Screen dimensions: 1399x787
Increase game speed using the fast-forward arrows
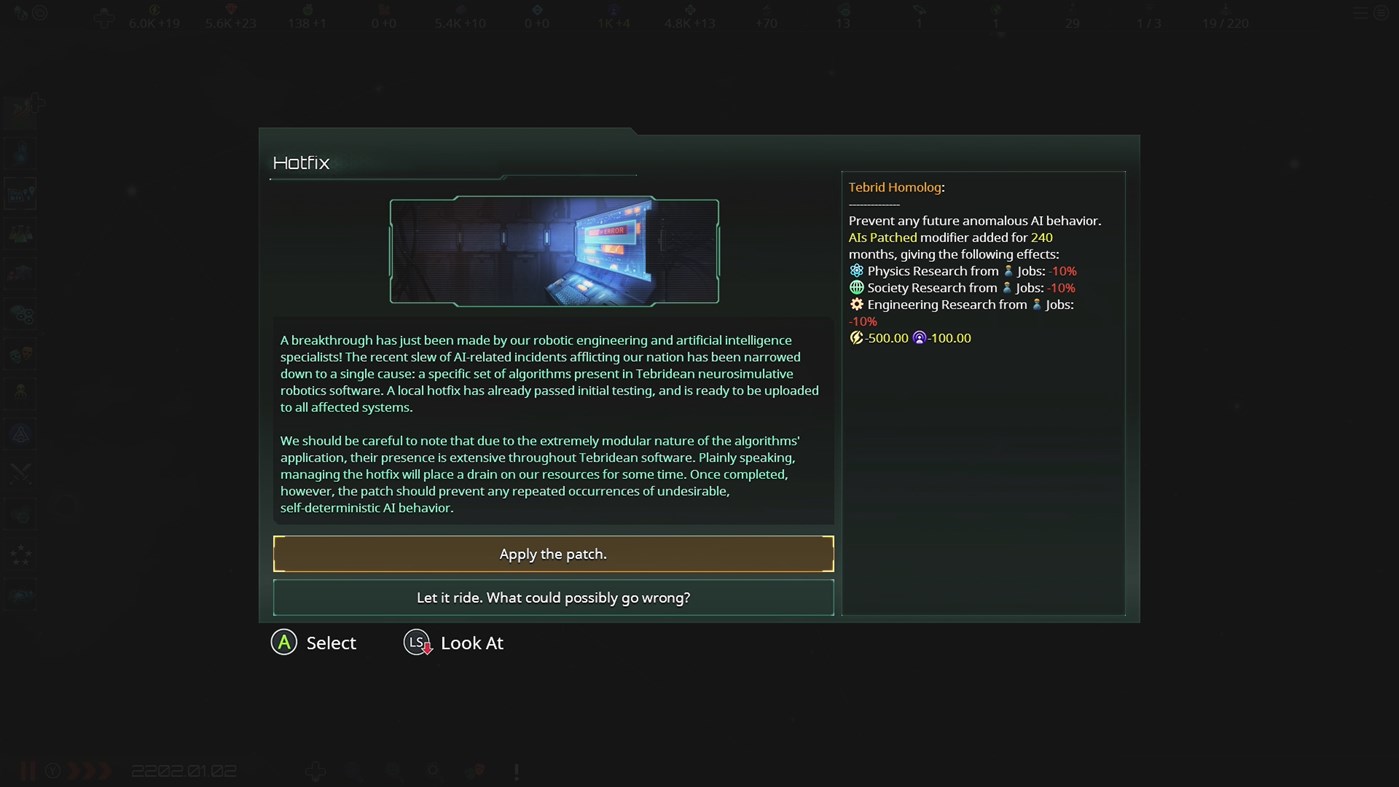click(x=88, y=770)
